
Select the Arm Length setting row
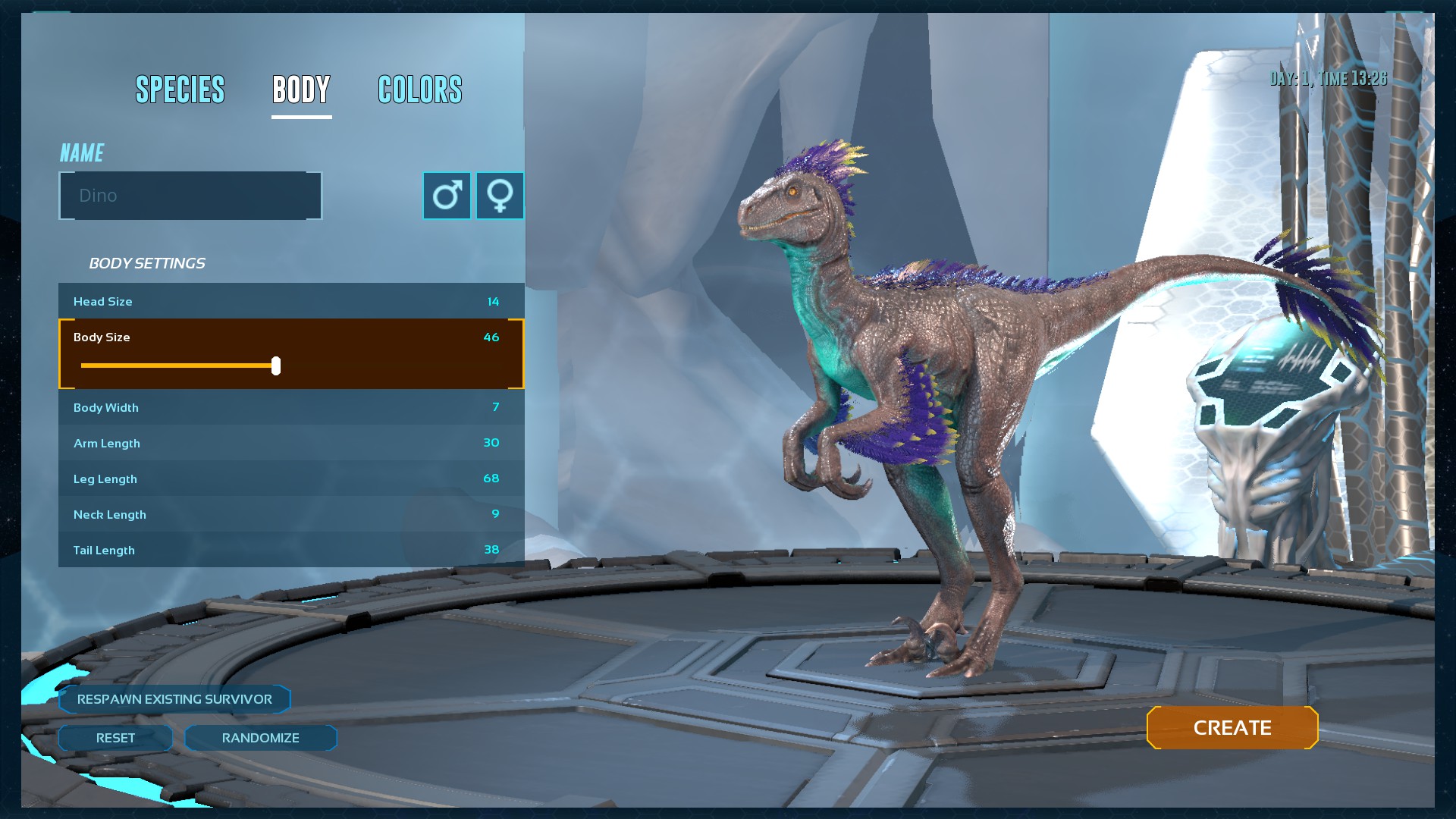tap(290, 443)
